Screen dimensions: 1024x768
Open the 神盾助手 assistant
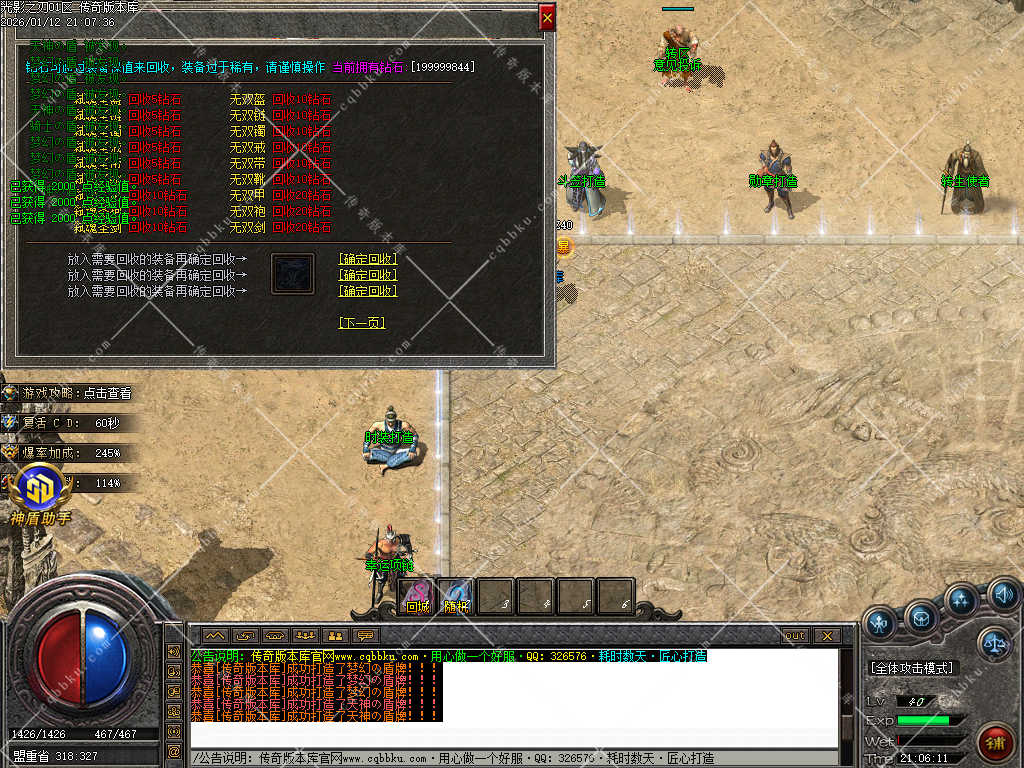point(40,497)
